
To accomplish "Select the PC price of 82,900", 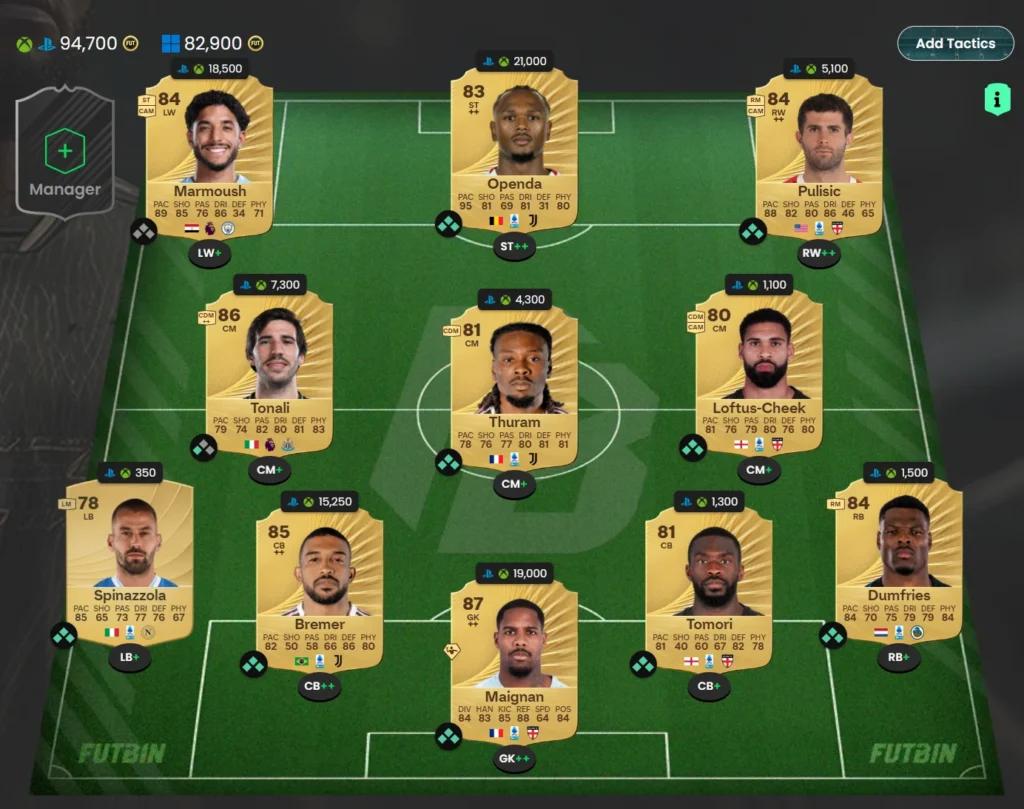I will tap(213, 44).
